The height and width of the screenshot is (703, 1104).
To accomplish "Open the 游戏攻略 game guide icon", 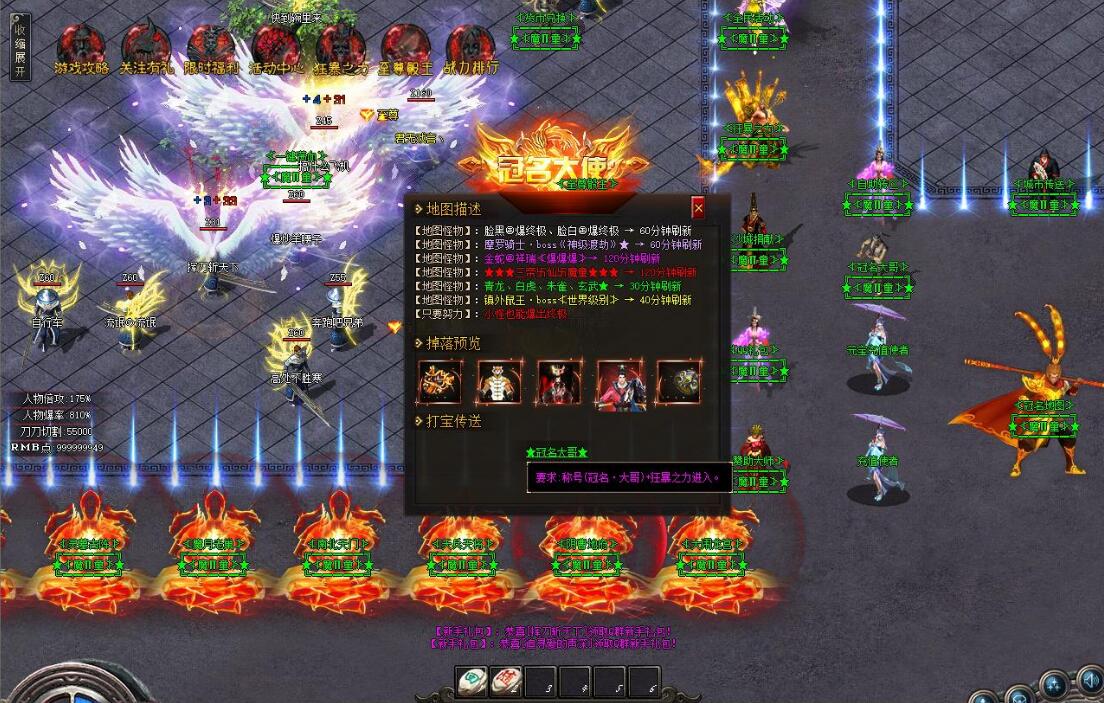I will 81,48.
